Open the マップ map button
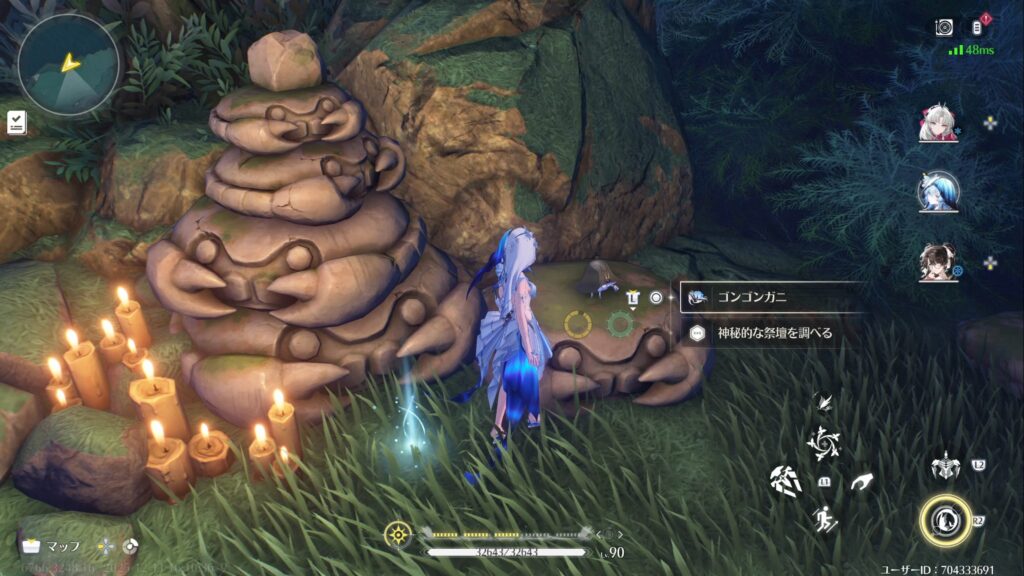The height and width of the screenshot is (576, 1024). click(54, 546)
